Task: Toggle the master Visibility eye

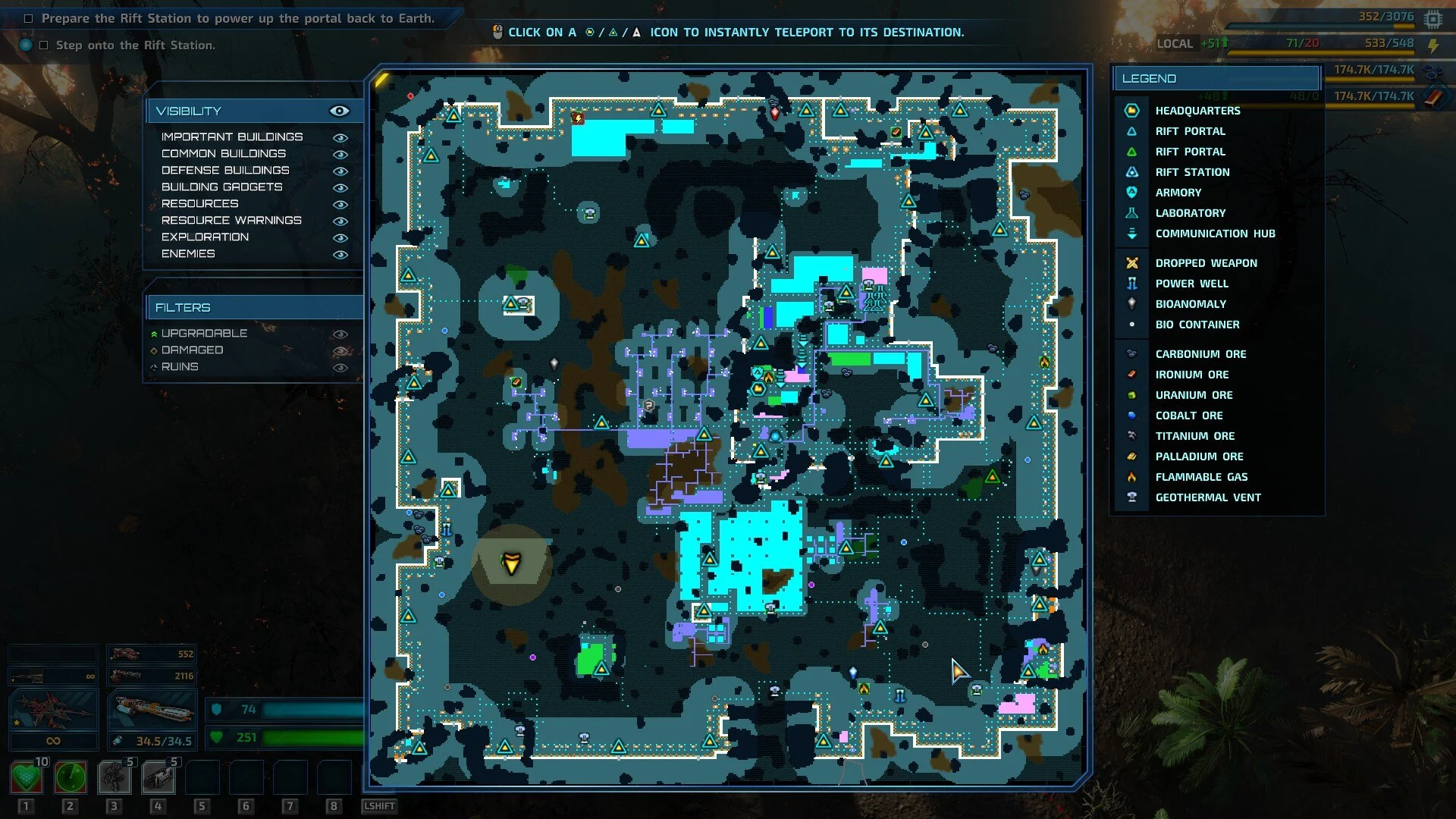Action: pos(339,111)
